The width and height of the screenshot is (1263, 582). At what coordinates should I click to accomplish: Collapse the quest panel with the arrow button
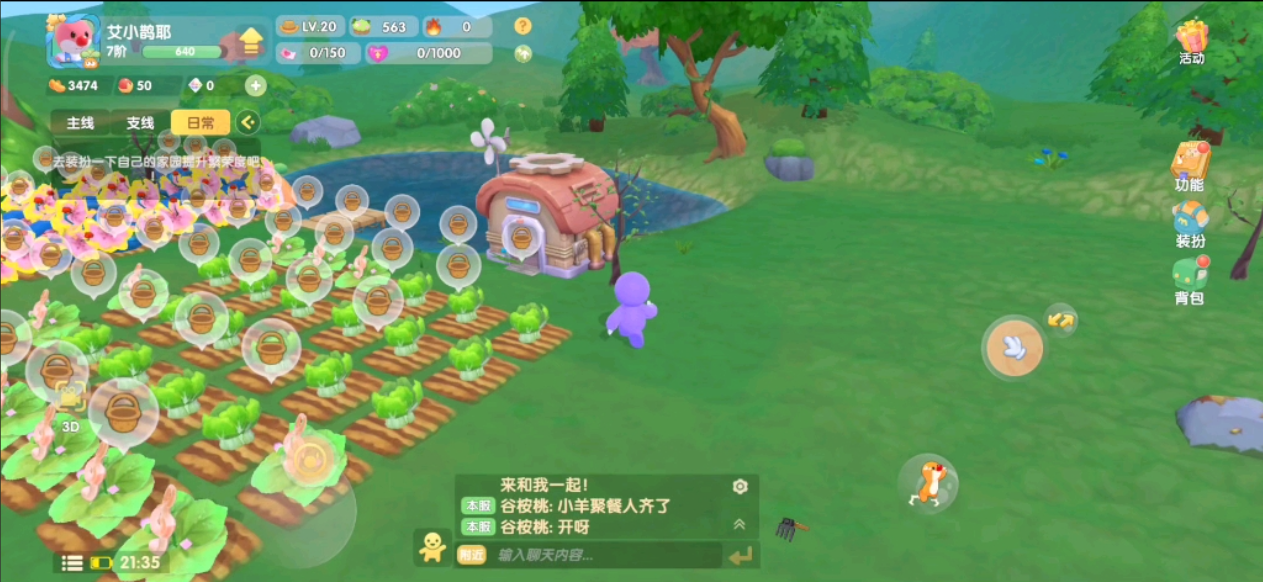(247, 123)
